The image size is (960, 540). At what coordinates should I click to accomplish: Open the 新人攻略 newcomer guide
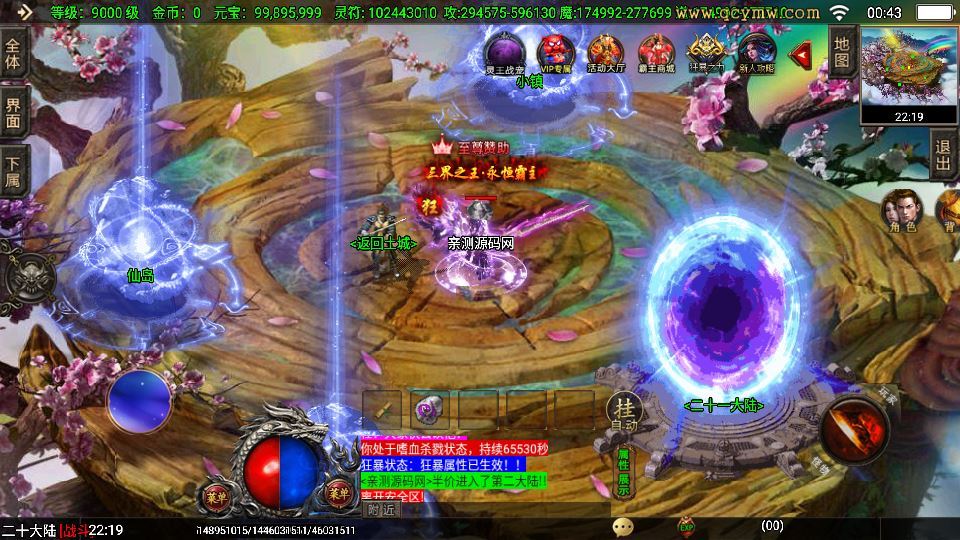click(x=756, y=53)
